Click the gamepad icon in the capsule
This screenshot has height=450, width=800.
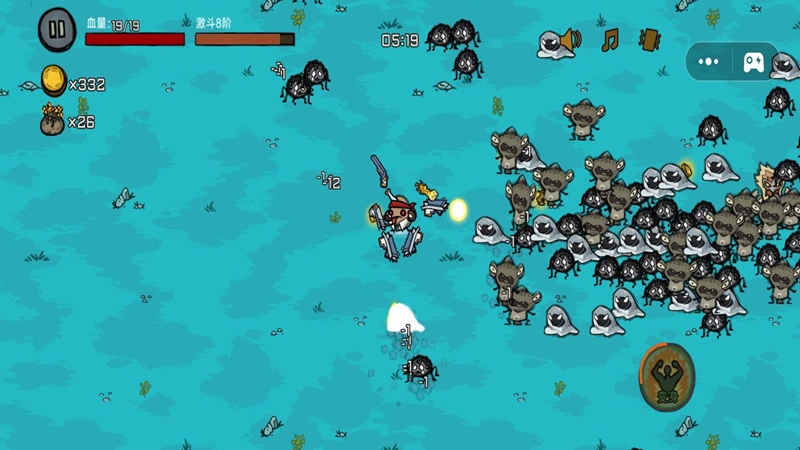[754, 62]
